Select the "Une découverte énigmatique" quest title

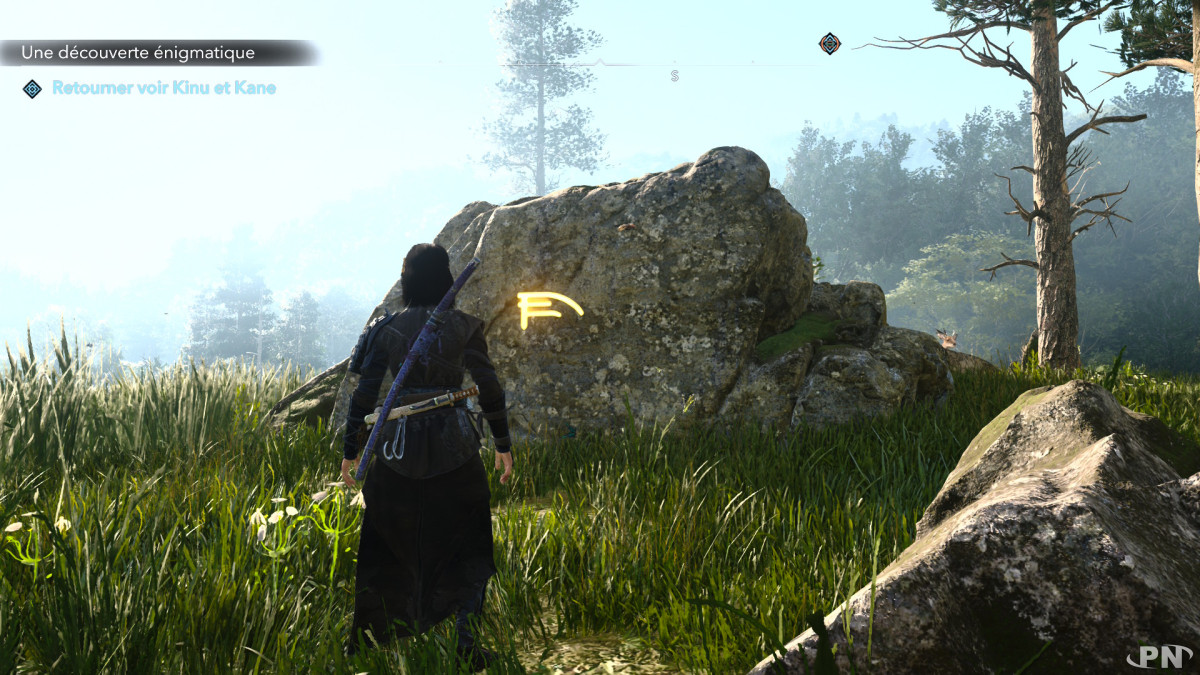point(138,53)
